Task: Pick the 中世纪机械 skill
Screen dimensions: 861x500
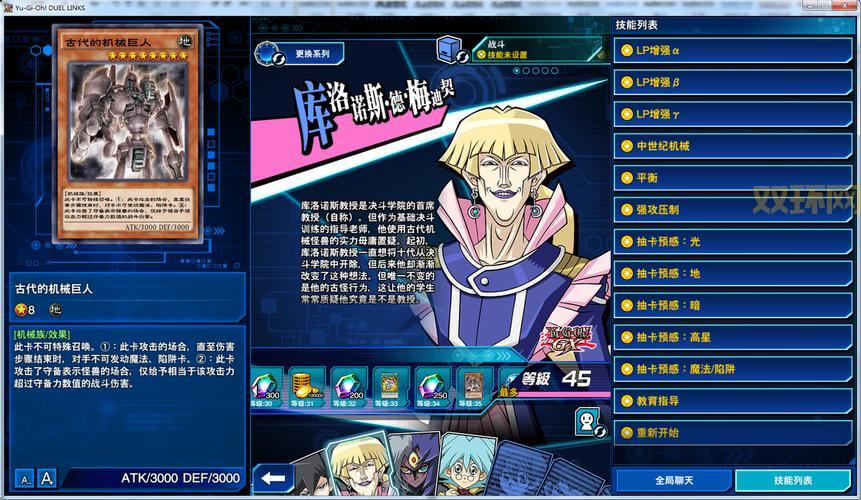Action: (733, 146)
